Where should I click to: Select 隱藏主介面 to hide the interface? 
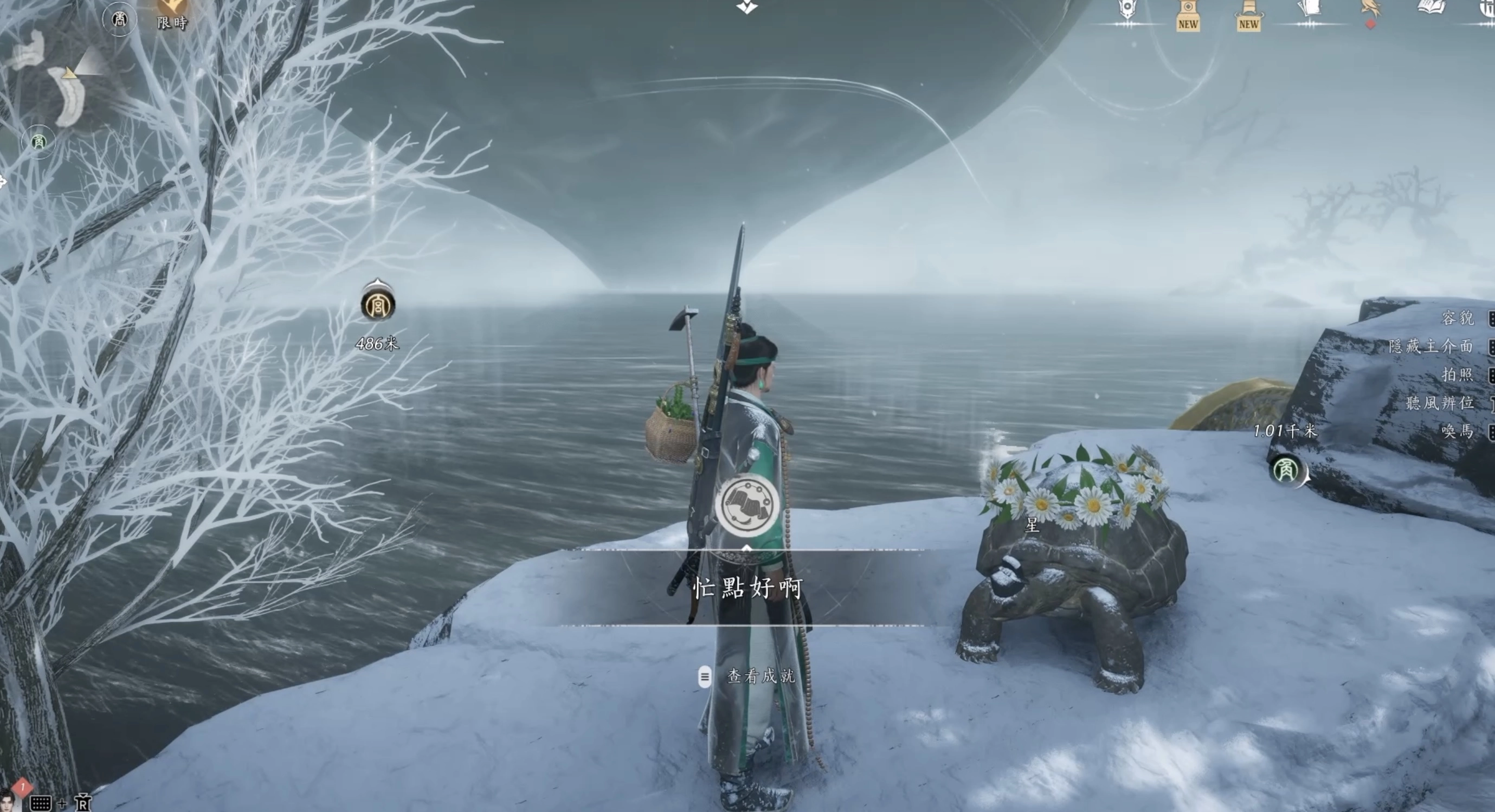1431,346
